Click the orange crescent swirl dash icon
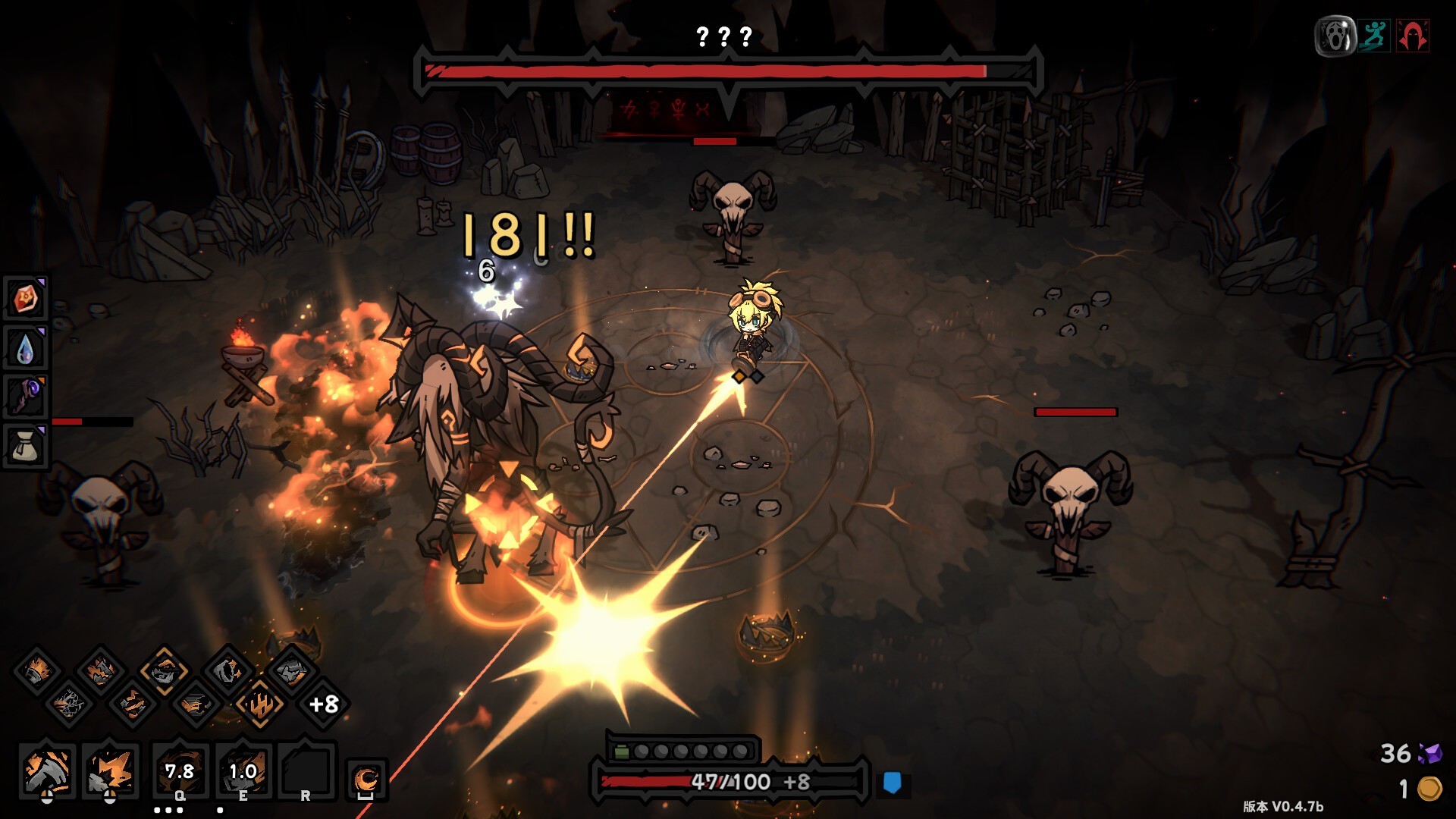1456x819 pixels. 366,780
